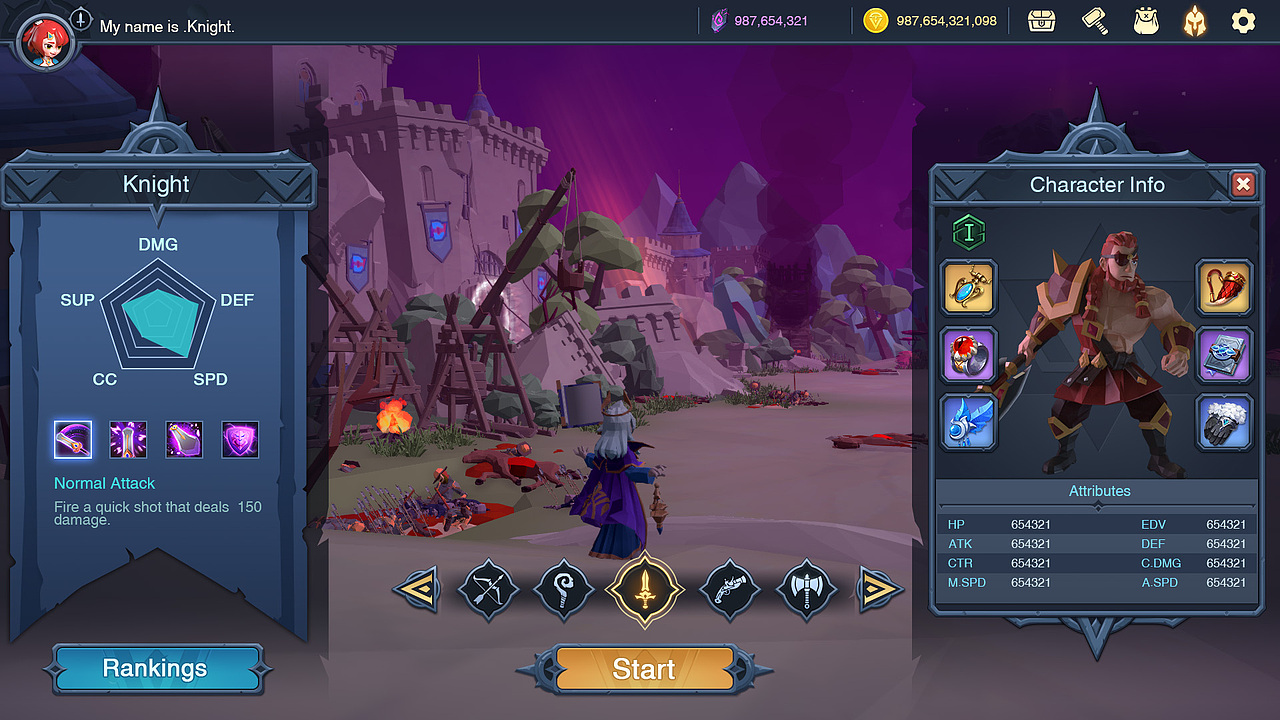Start the match with the Start button
1280x720 pixels.
(x=644, y=669)
